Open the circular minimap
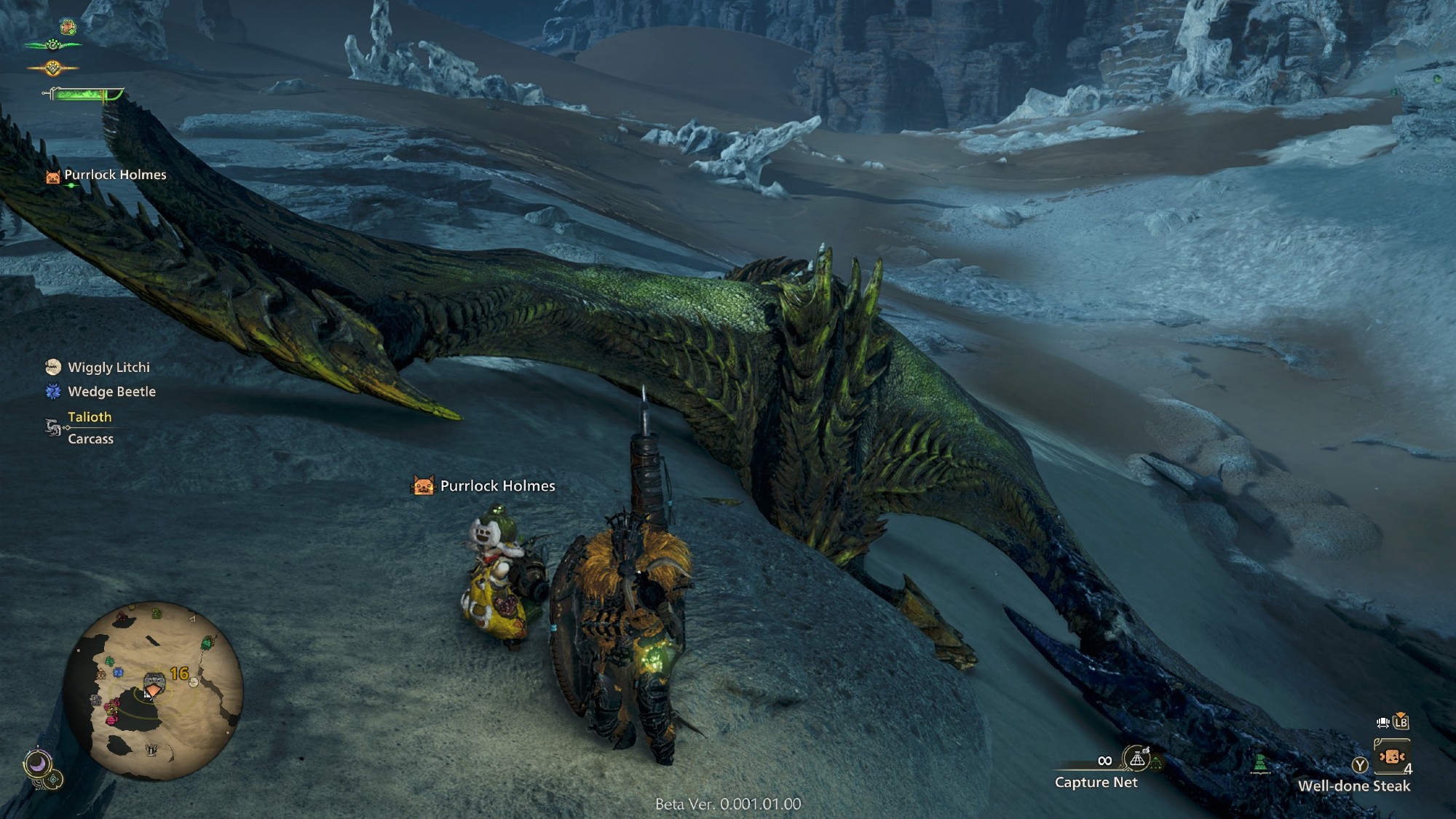Screen dimensions: 1456x819 (153, 690)
